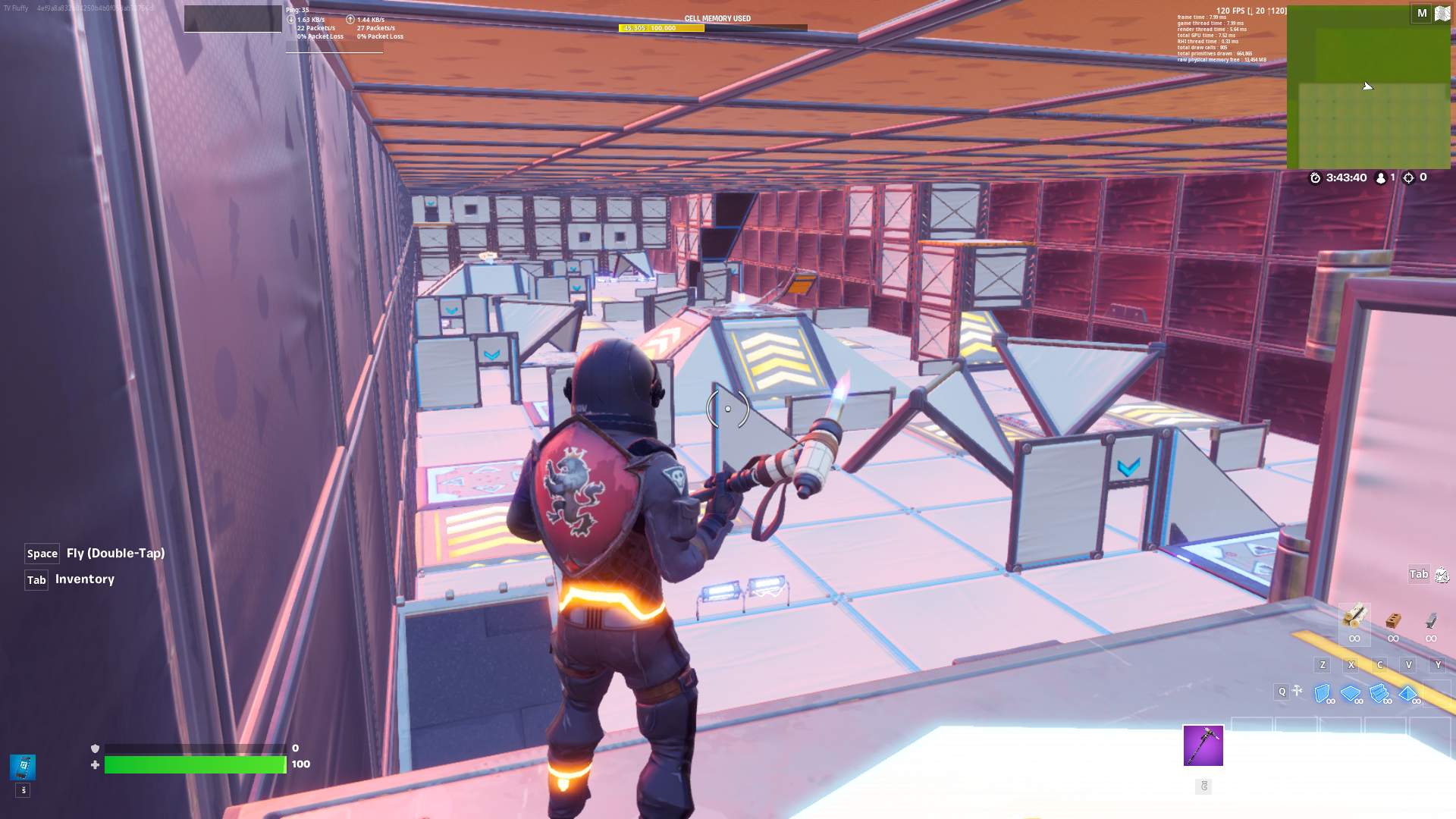Click the player count silhouette icon
Screen dimensions: 1456x819
pos(1381,177)
